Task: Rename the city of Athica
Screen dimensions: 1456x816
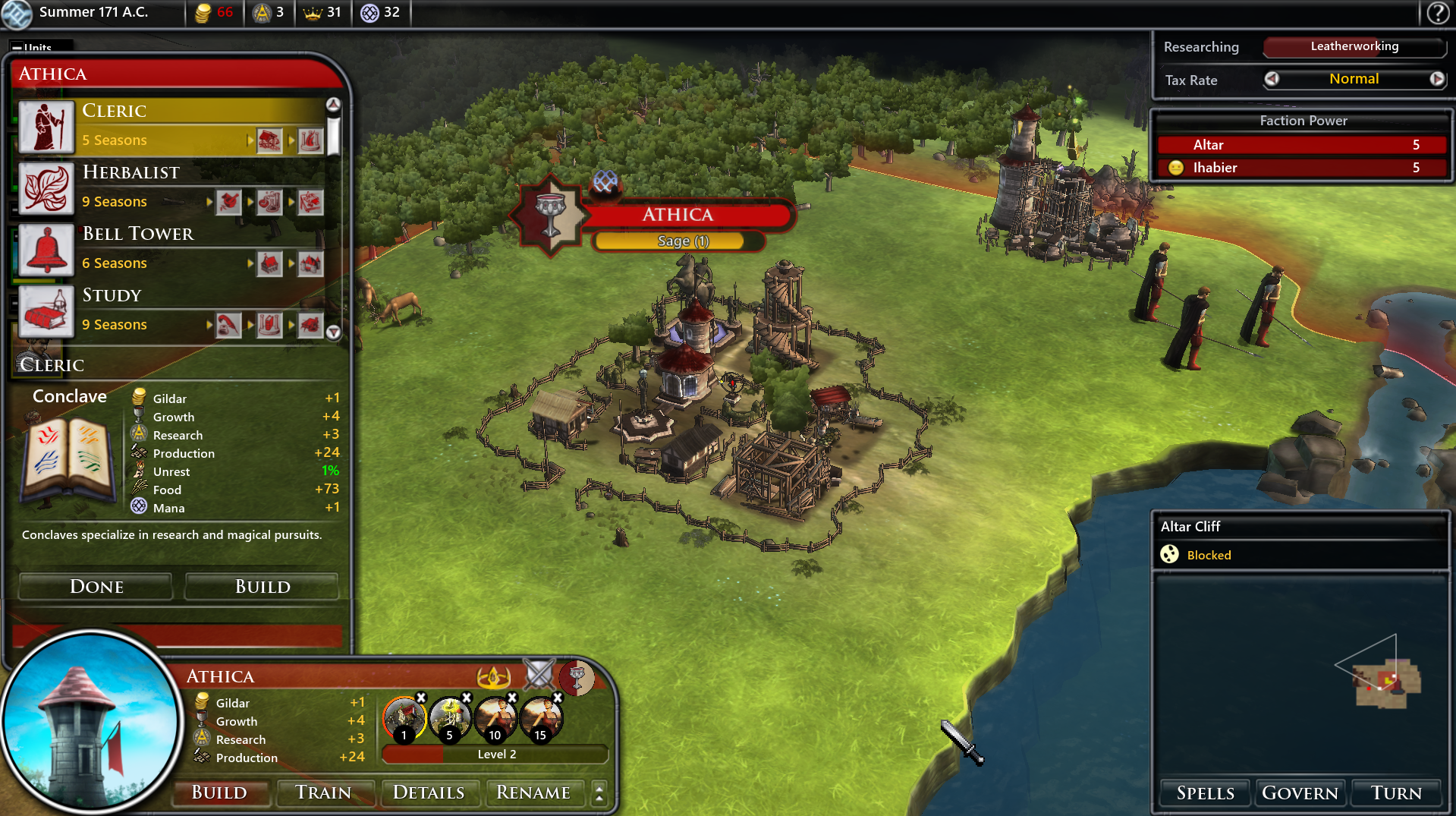Action: tap(533, 792)
